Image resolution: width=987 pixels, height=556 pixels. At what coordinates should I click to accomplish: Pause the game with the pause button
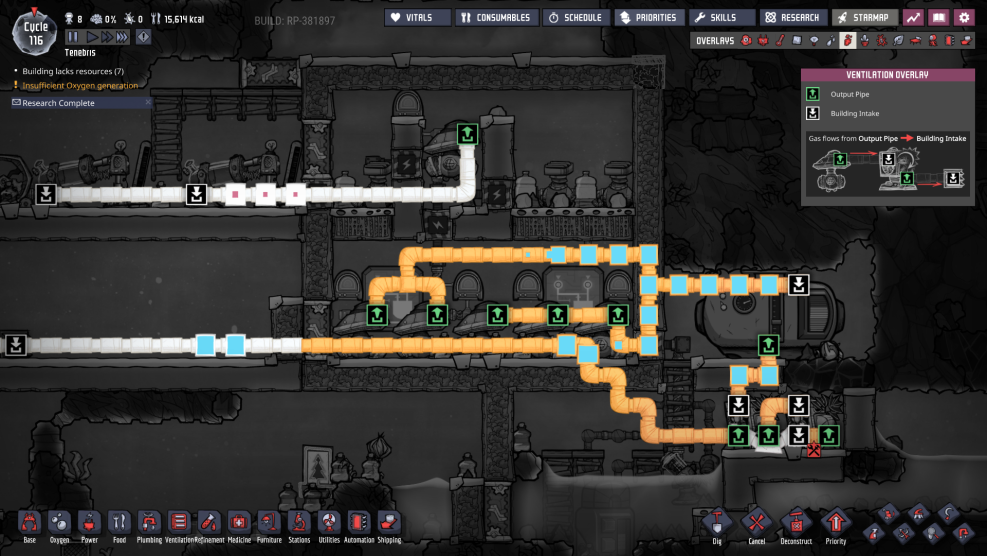(73, 37)
